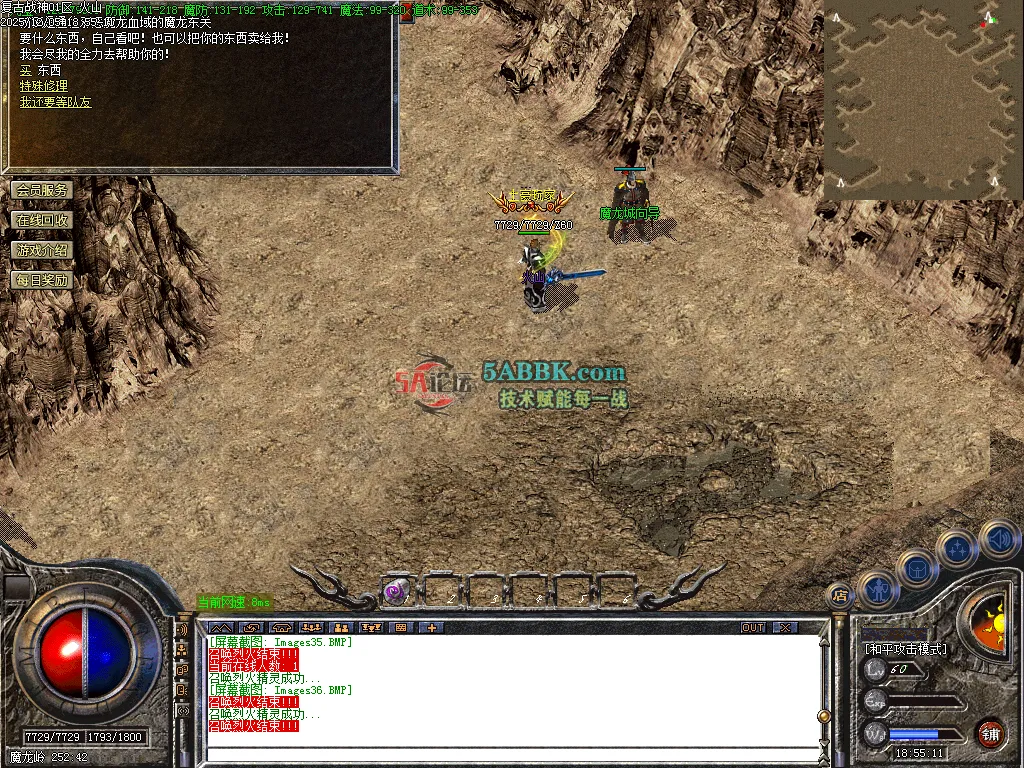Image resolution: width=1024 pixels, height=768 pixels.
Task: Claim rewards via the 每日奖励 button
Action: (42, 280)
